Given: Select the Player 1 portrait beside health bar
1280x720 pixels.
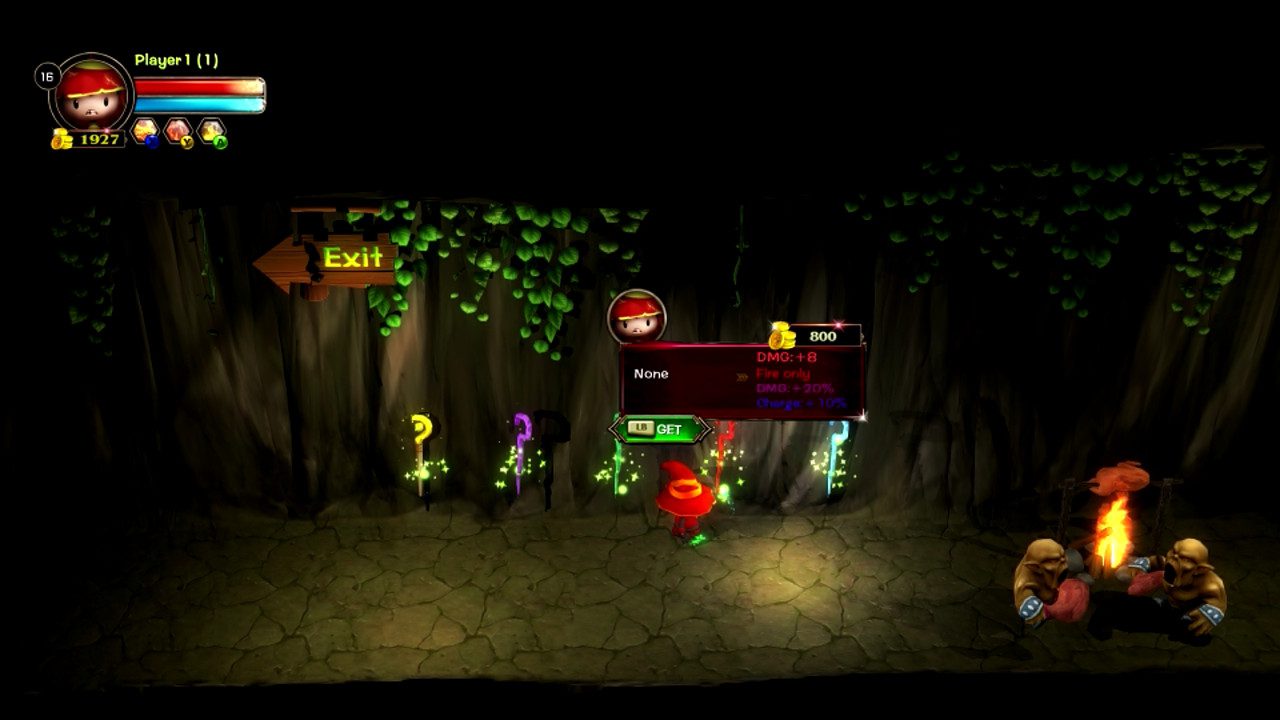Looking at the screenshot, I should 91,94.
